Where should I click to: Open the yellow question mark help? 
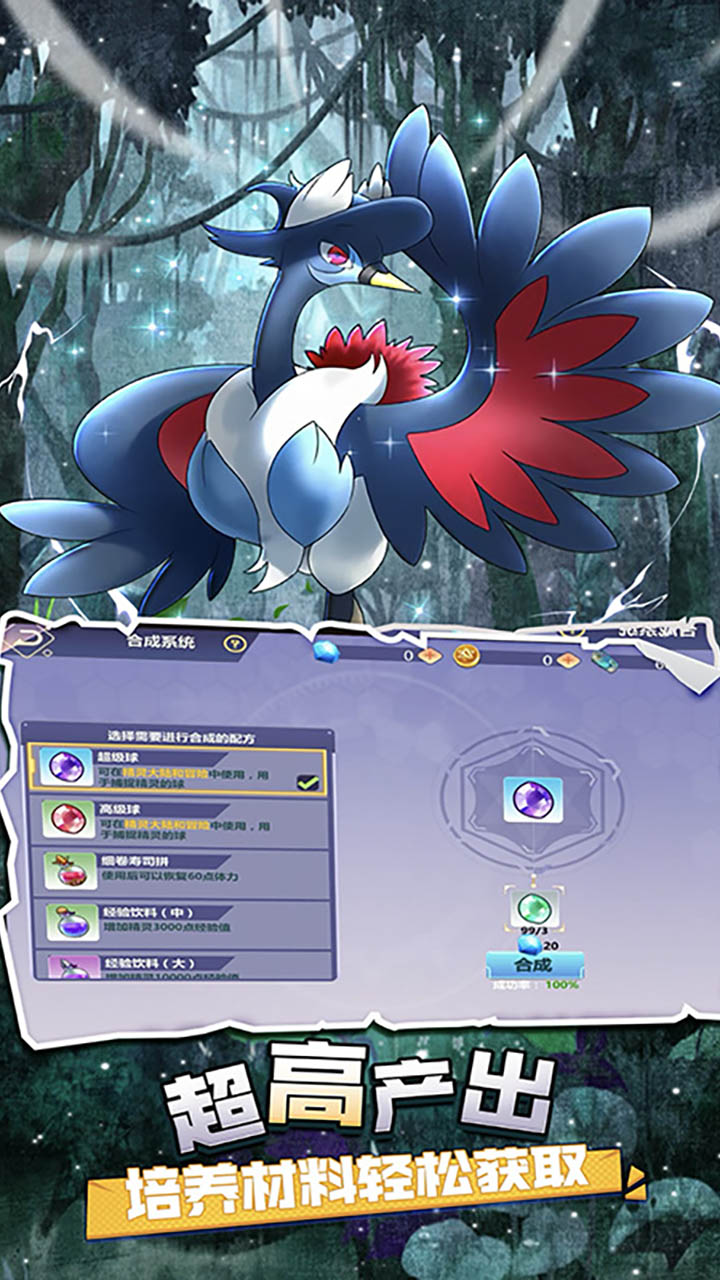click(235, 644)
